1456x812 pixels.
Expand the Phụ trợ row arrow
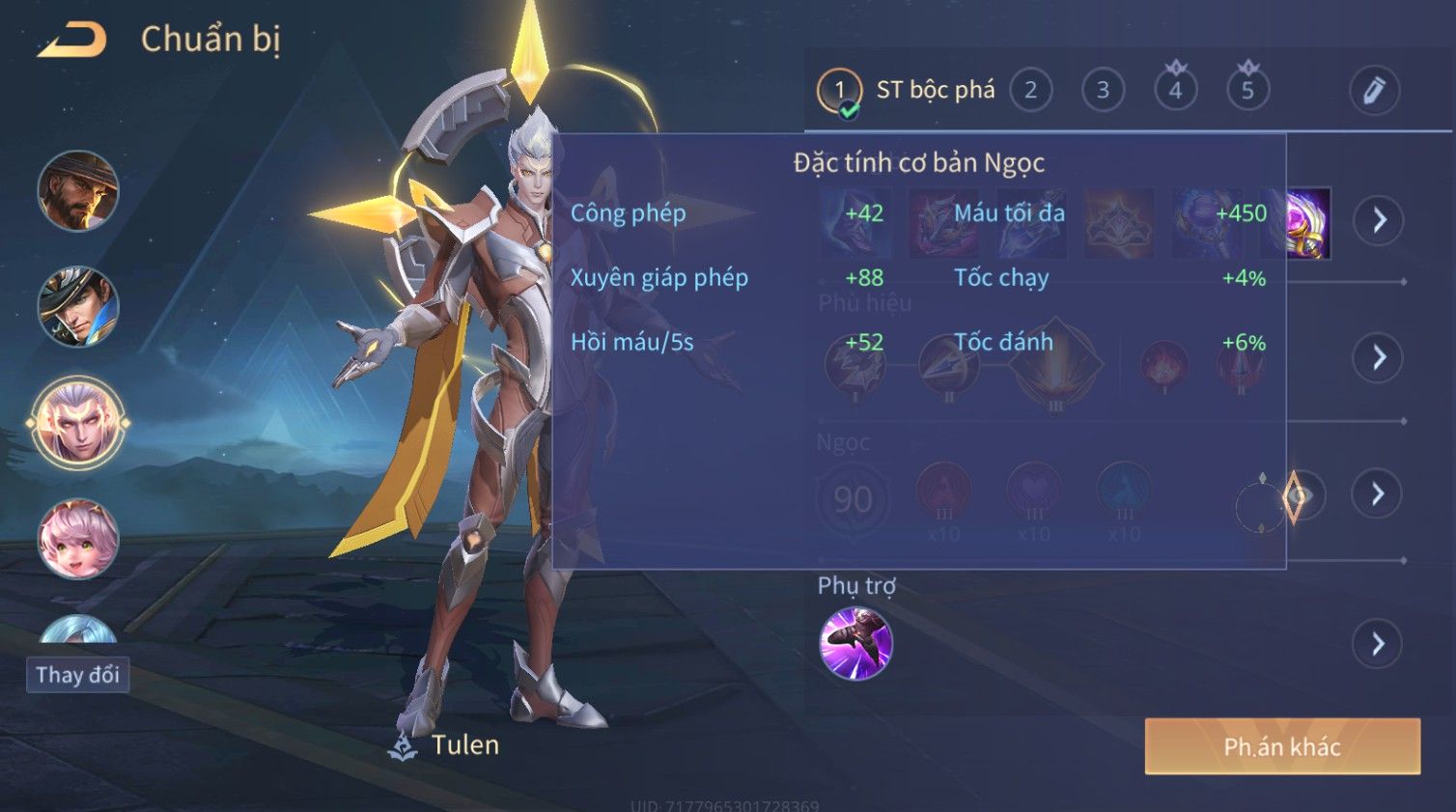(1378, 643)
